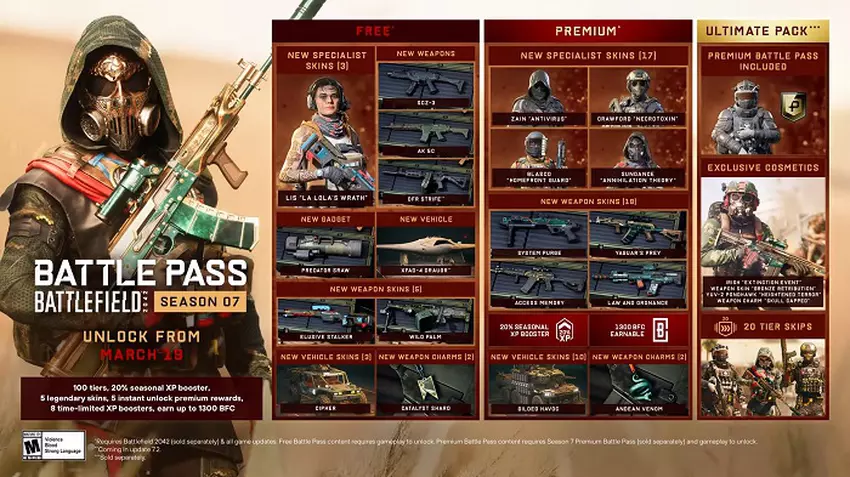Viewport: 850px width, 477px height.
Task: View the XFAD-4 Draugr vehicle tile
Action: point(426,250)
